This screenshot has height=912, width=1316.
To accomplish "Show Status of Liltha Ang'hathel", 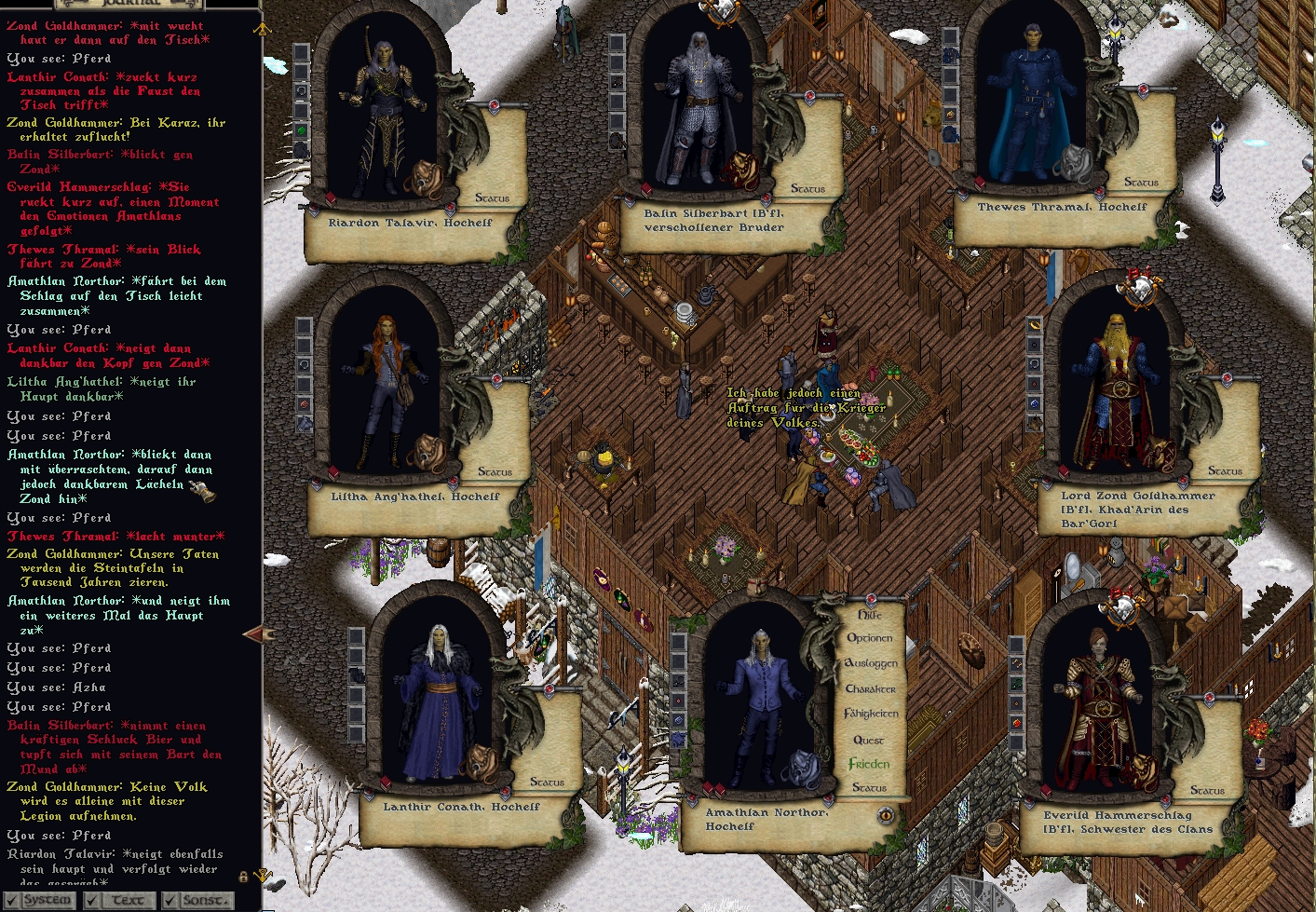I will pos(495,472).
